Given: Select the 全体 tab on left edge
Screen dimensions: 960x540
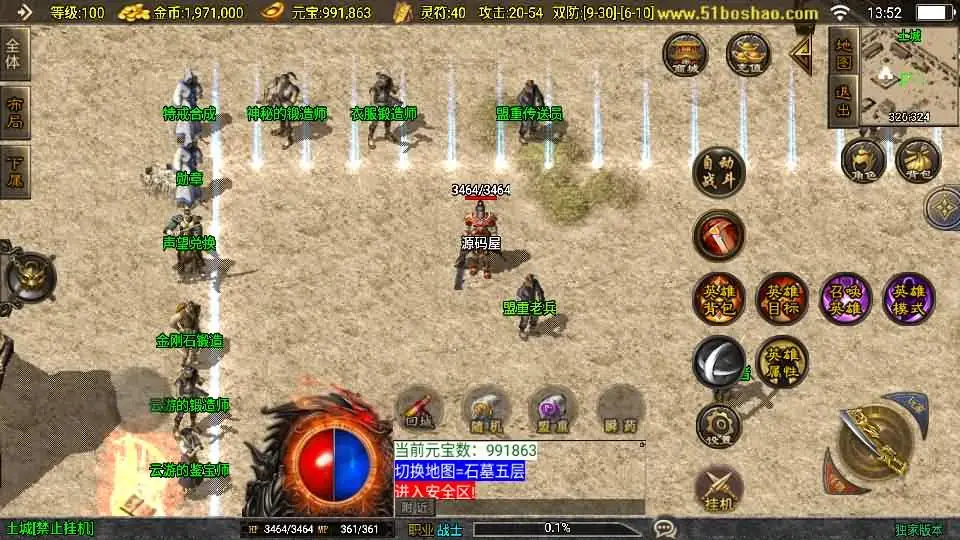Looking at the screenshot, I should coord(14,53).
